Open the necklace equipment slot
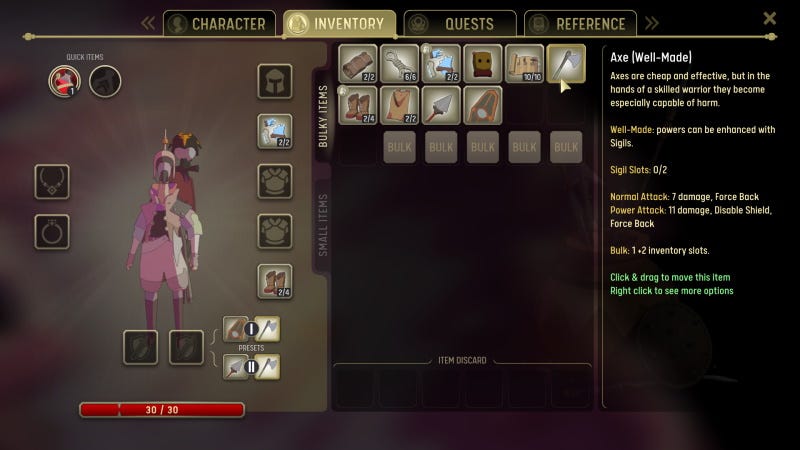The image size is (800, 450). (52, 181)
